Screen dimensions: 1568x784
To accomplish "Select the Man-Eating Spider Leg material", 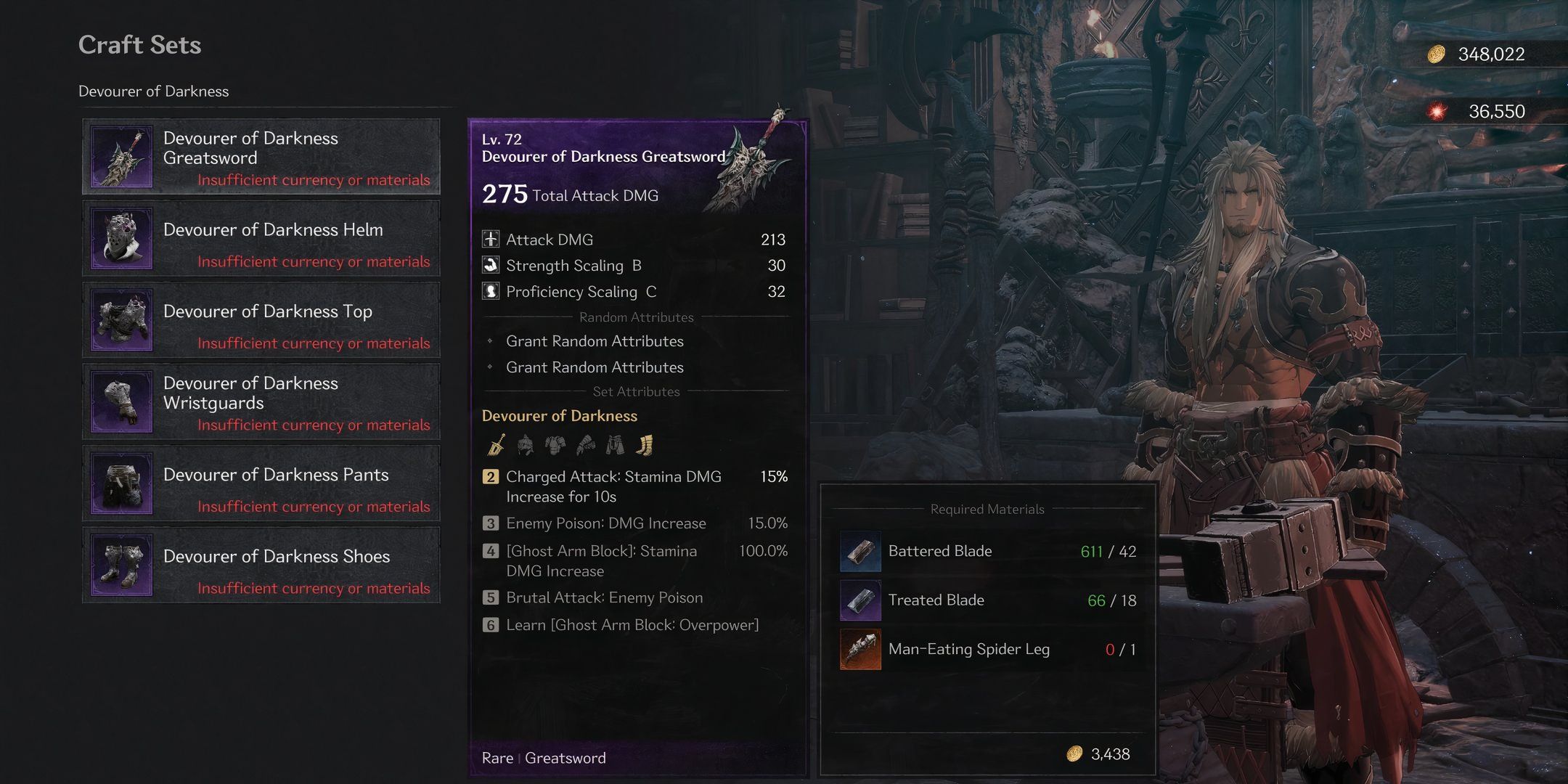I will point(968,649).
